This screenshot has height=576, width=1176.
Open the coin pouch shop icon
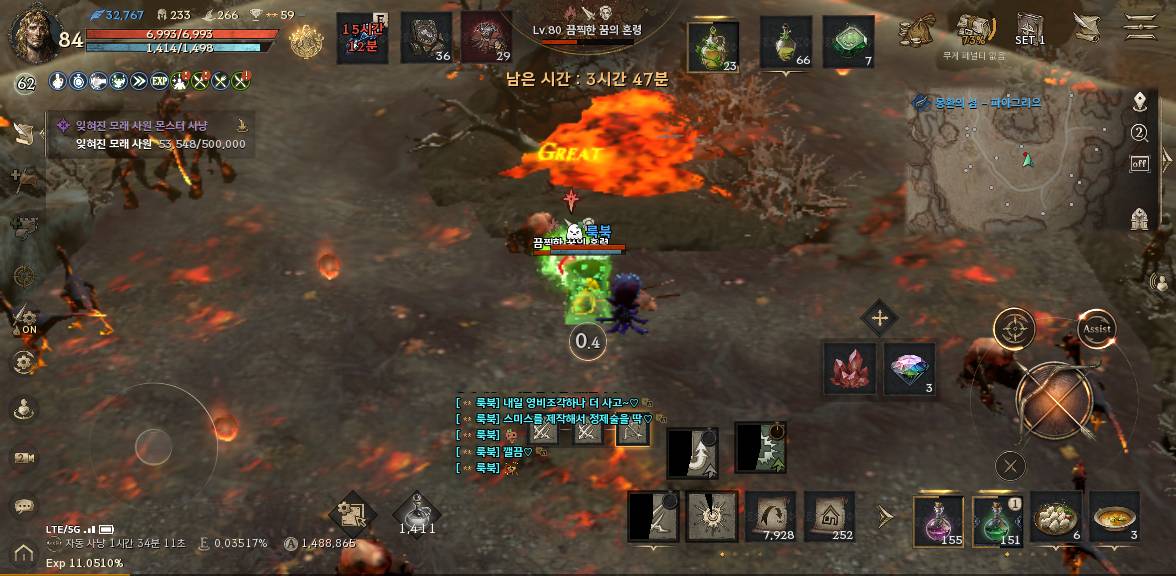[916, 31]
